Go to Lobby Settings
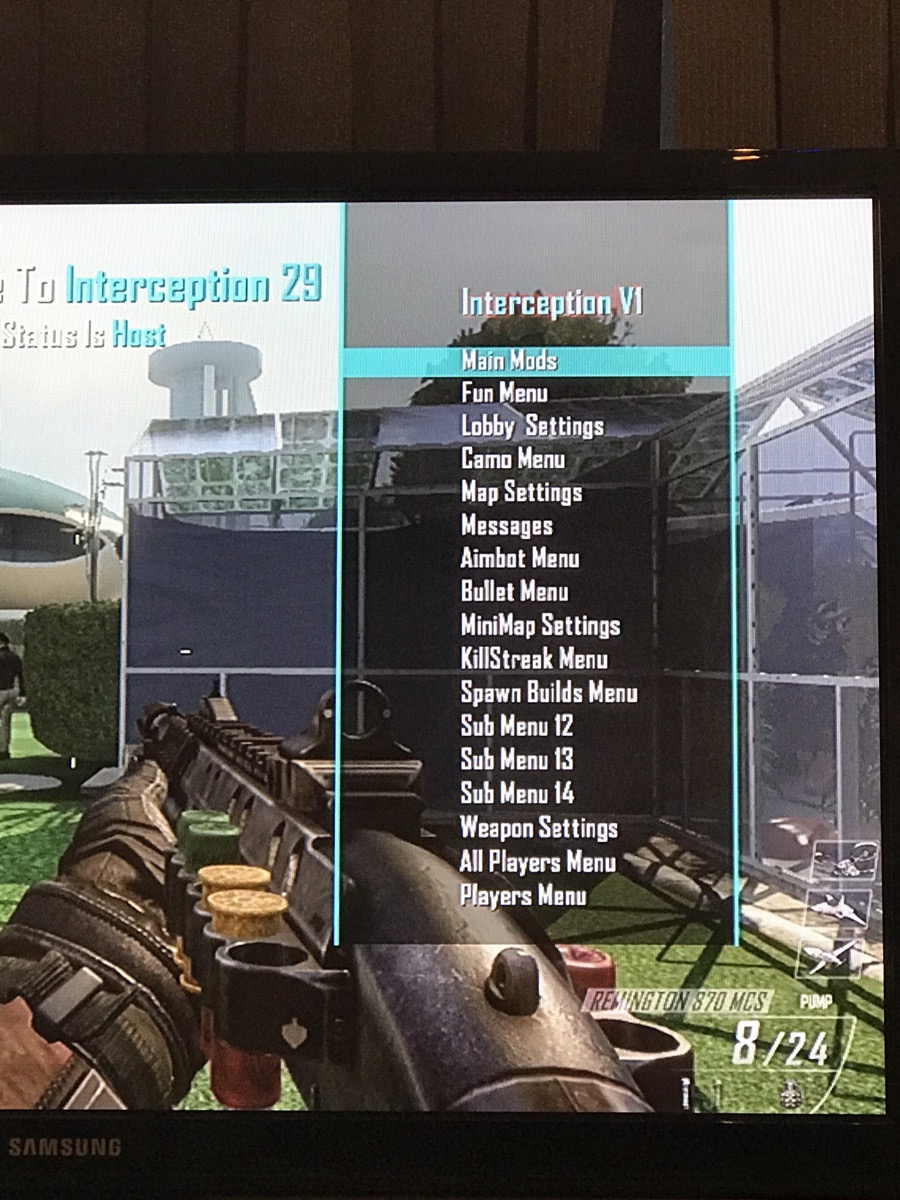 [x=532, y=426]
